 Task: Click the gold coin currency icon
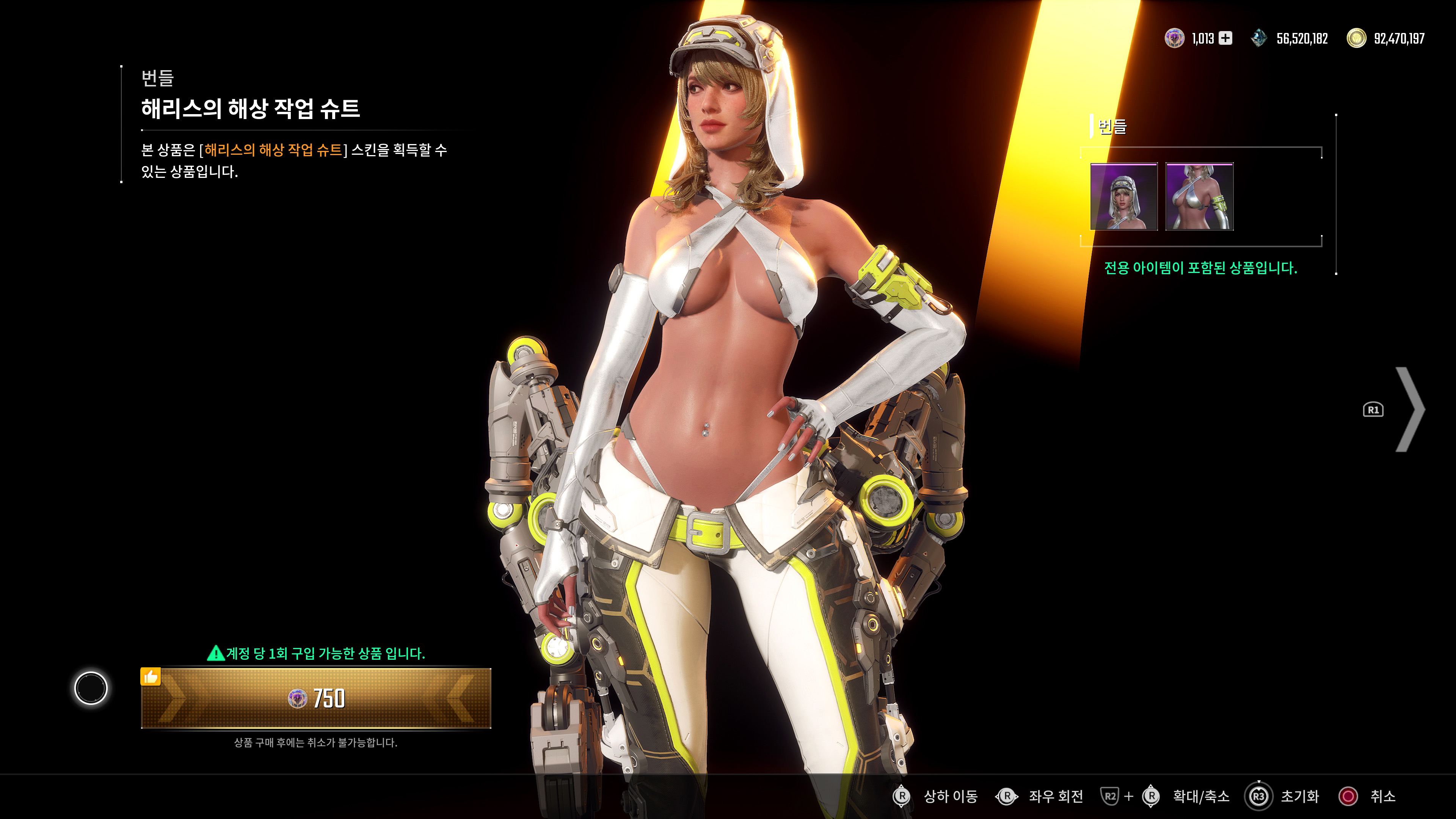click(x=1358, y=38)
